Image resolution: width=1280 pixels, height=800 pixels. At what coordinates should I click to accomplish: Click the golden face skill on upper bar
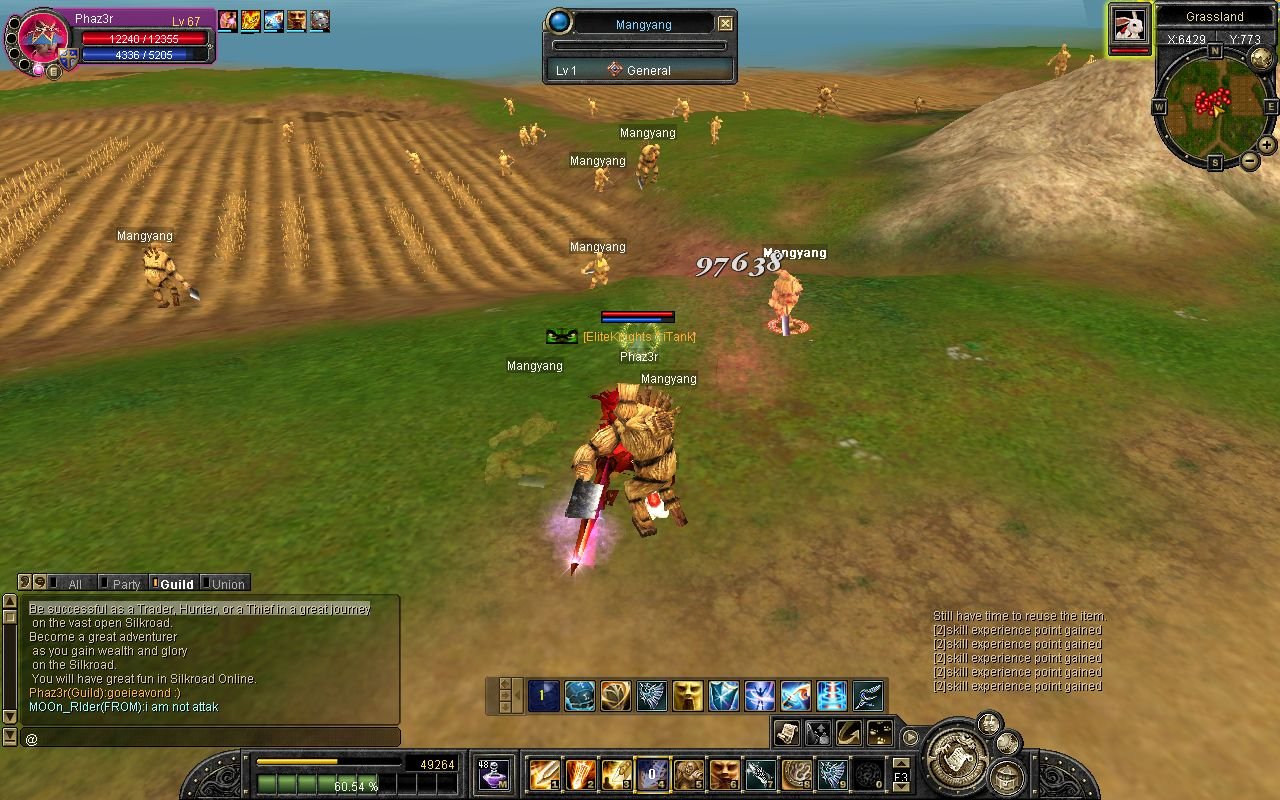[687, 696]
